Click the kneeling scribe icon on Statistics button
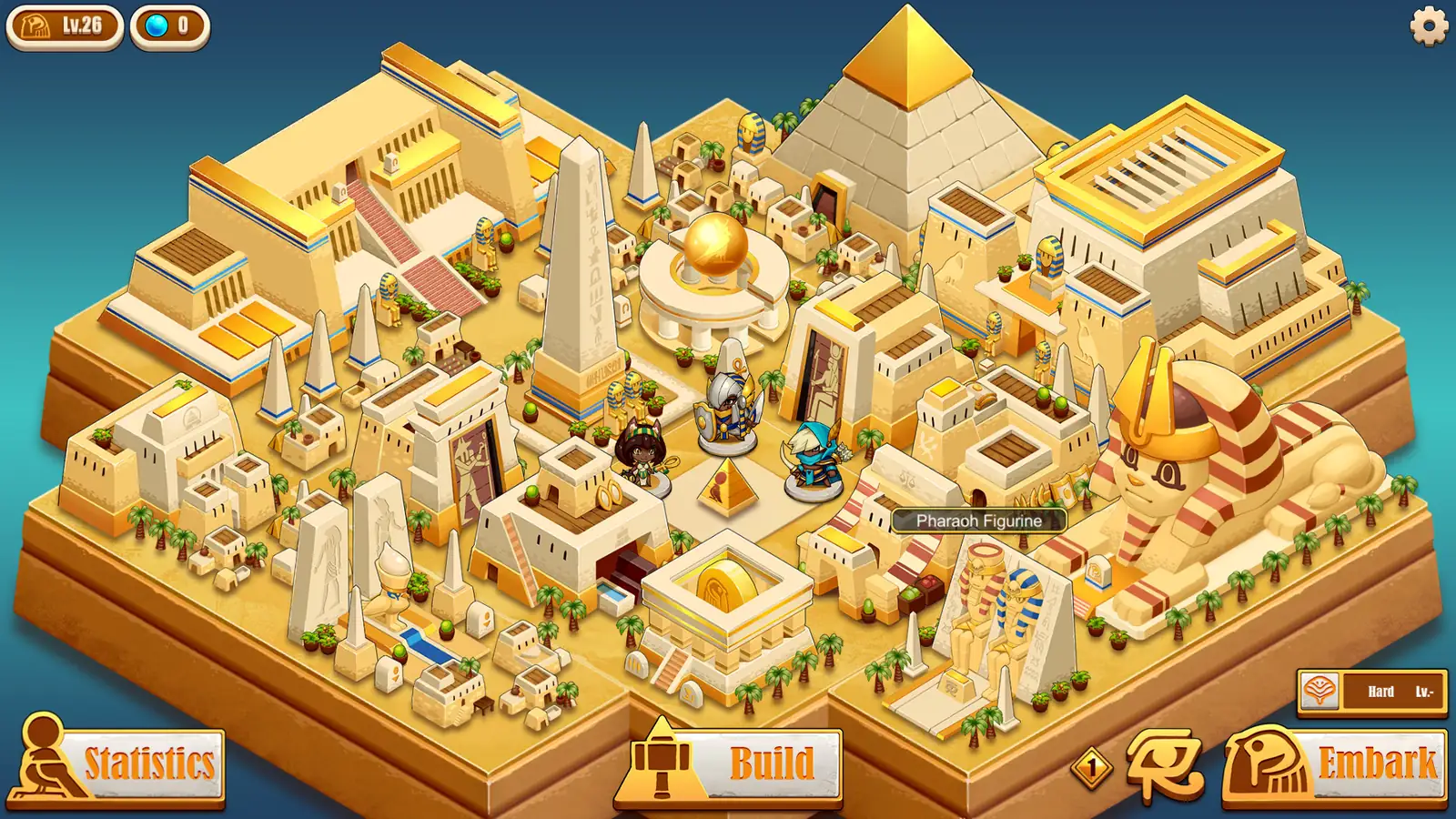 coord(41,761)
